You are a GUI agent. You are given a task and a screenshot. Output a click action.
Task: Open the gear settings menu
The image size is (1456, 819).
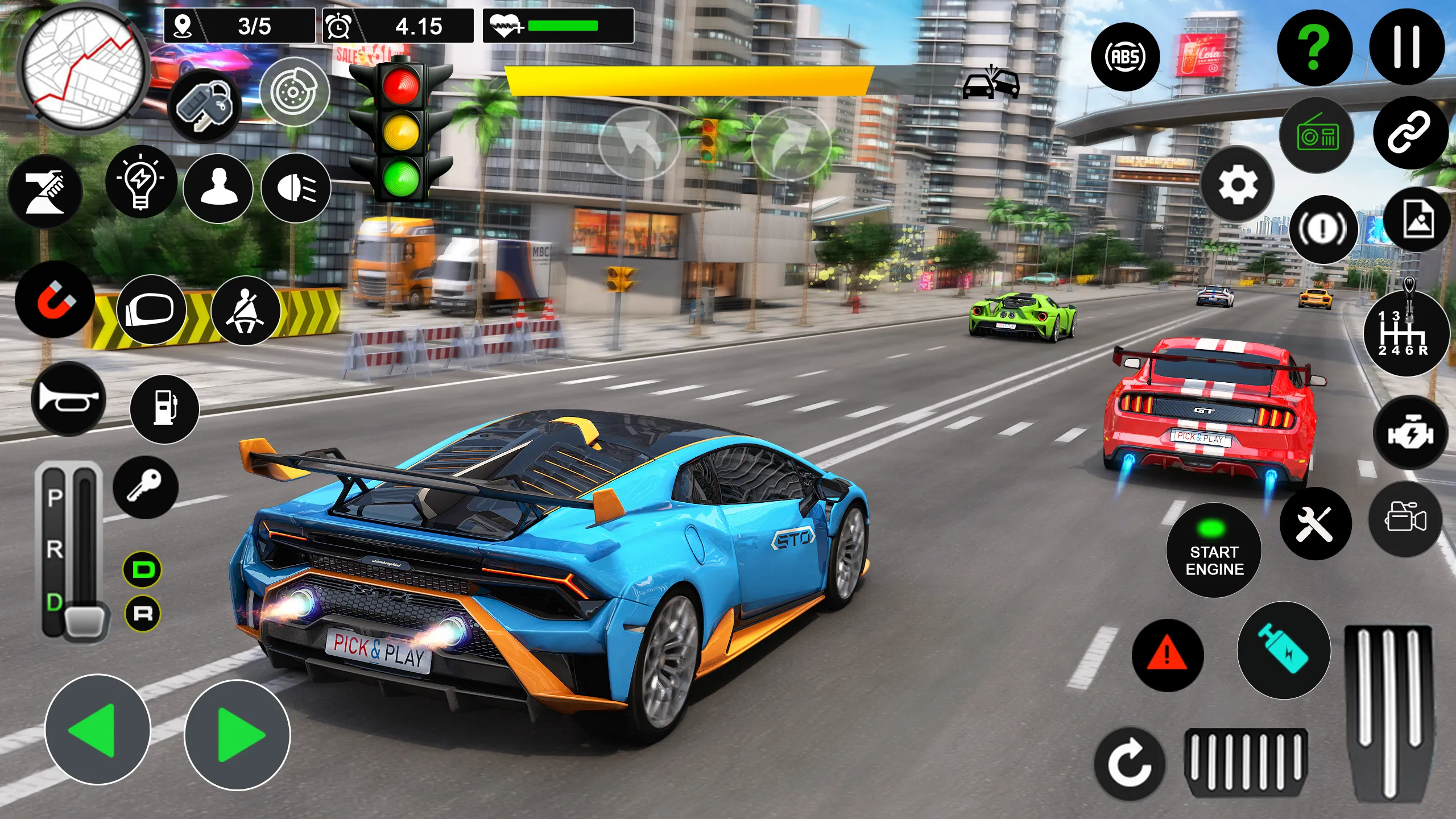[1237, 184]
